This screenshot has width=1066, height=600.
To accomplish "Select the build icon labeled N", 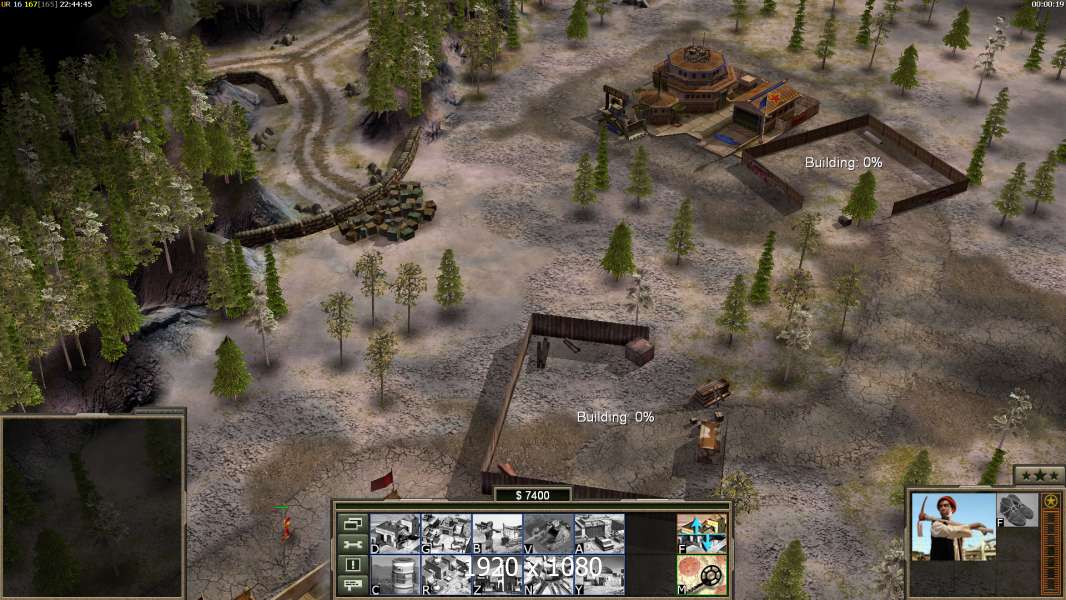I will point(547,574).
